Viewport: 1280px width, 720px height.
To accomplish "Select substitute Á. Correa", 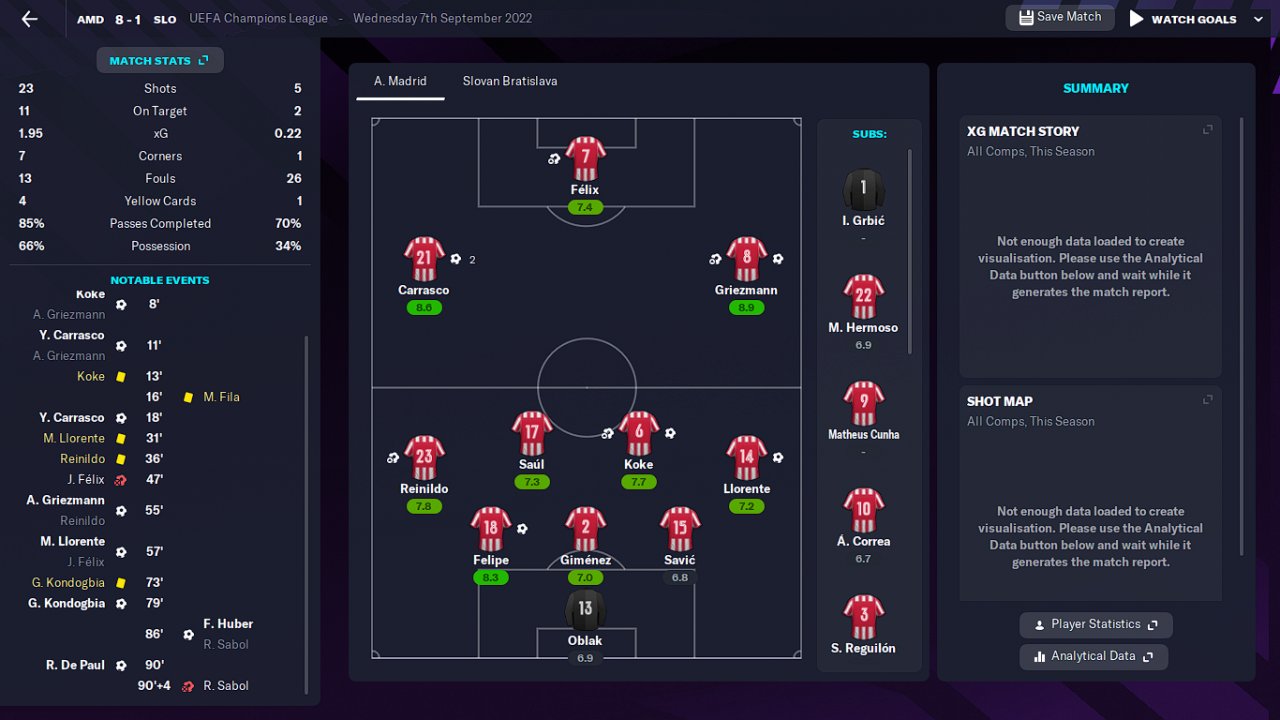I will coord(863,512).
